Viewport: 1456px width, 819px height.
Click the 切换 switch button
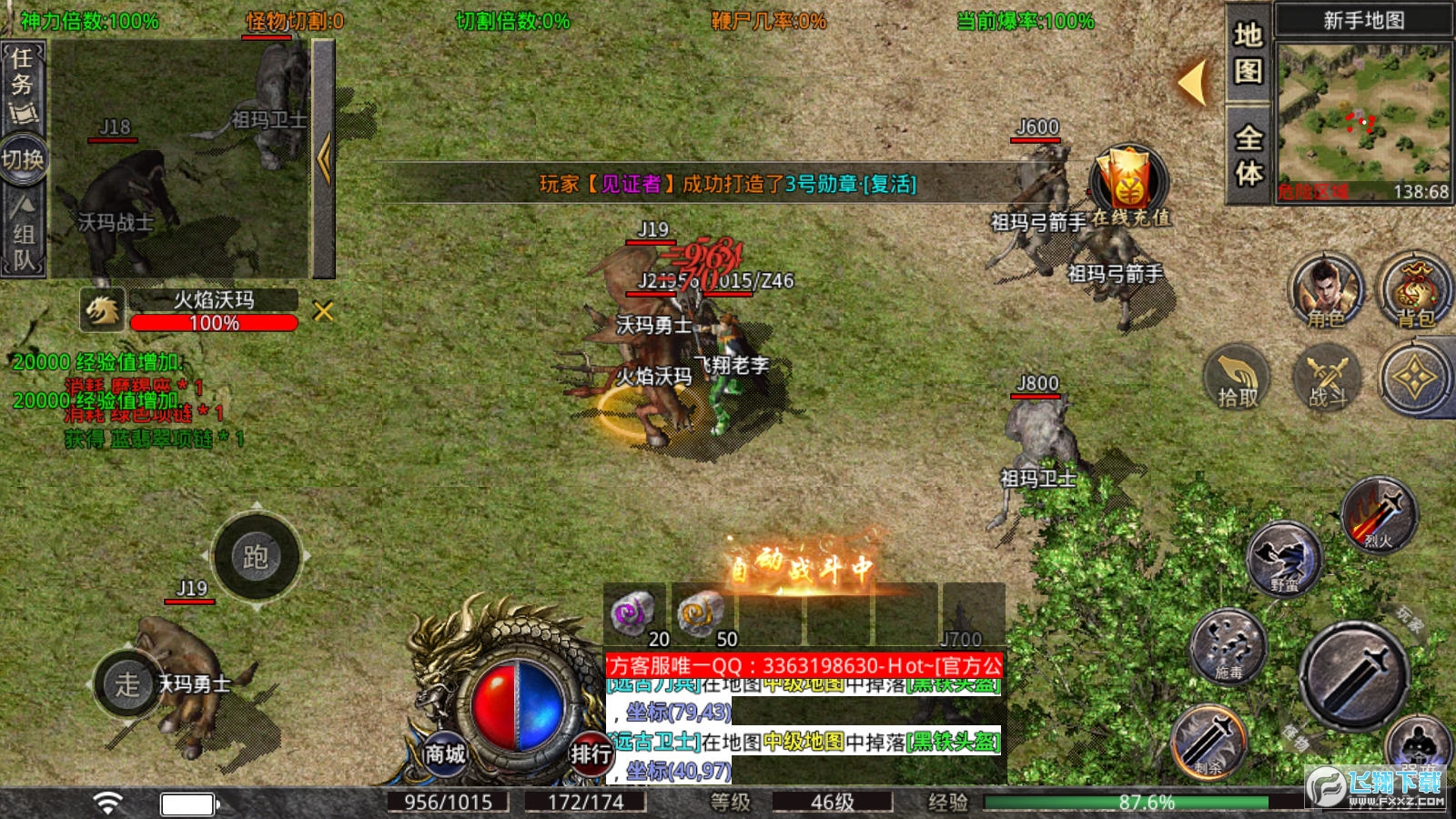pos(23,160)
